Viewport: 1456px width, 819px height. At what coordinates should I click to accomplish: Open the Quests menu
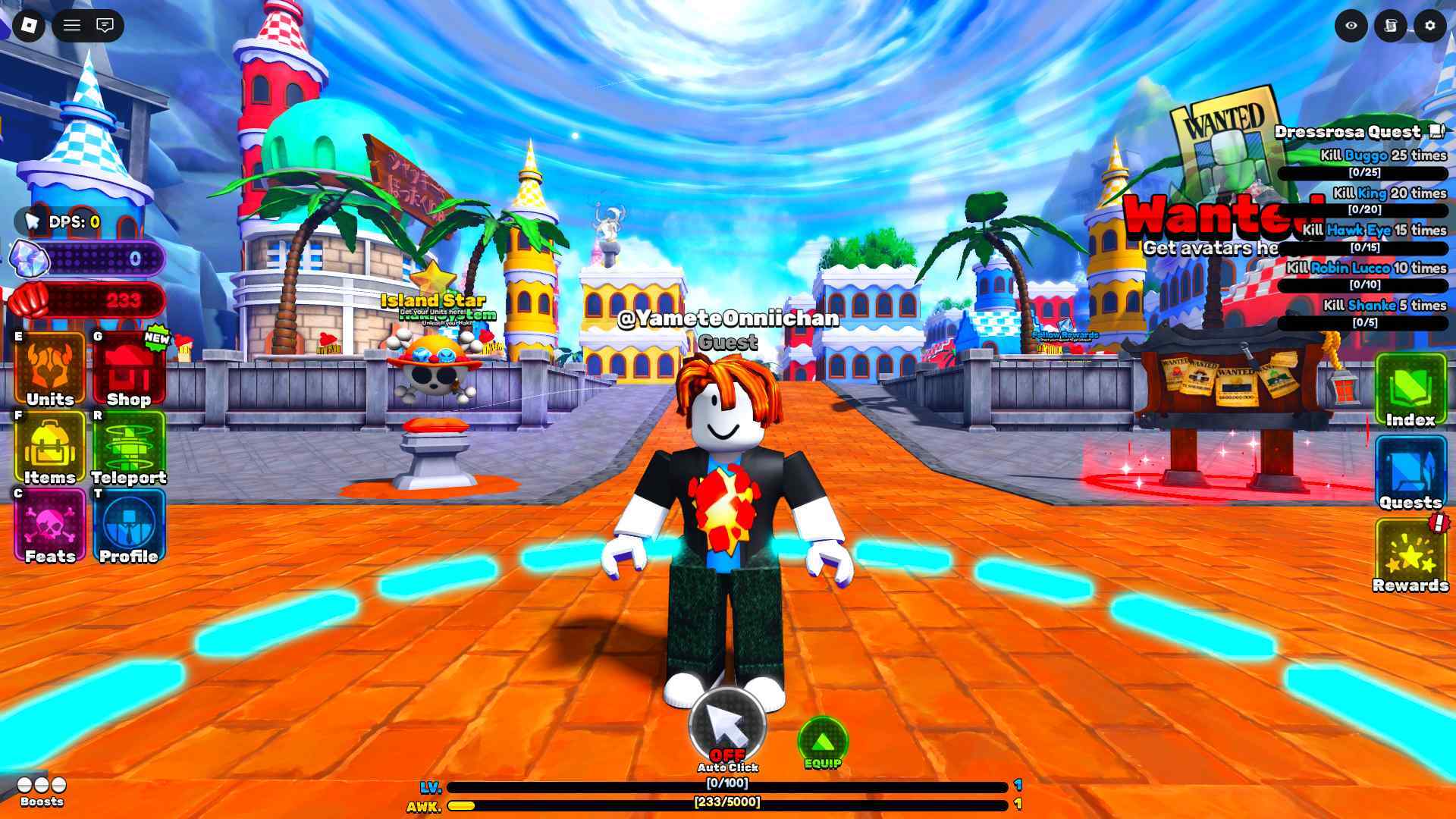[x=1410, y=472]
